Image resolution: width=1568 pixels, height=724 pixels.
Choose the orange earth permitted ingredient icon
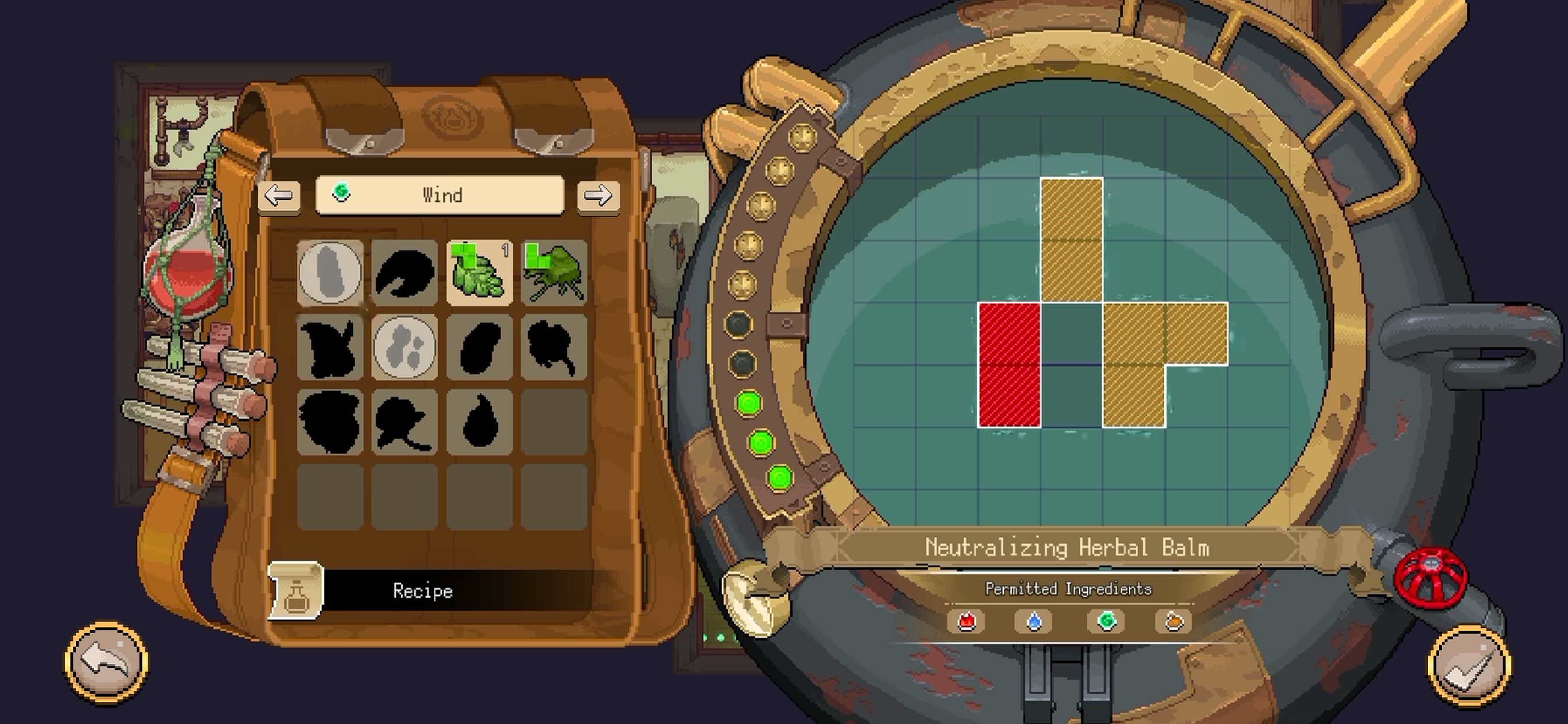pos(1174,622)
